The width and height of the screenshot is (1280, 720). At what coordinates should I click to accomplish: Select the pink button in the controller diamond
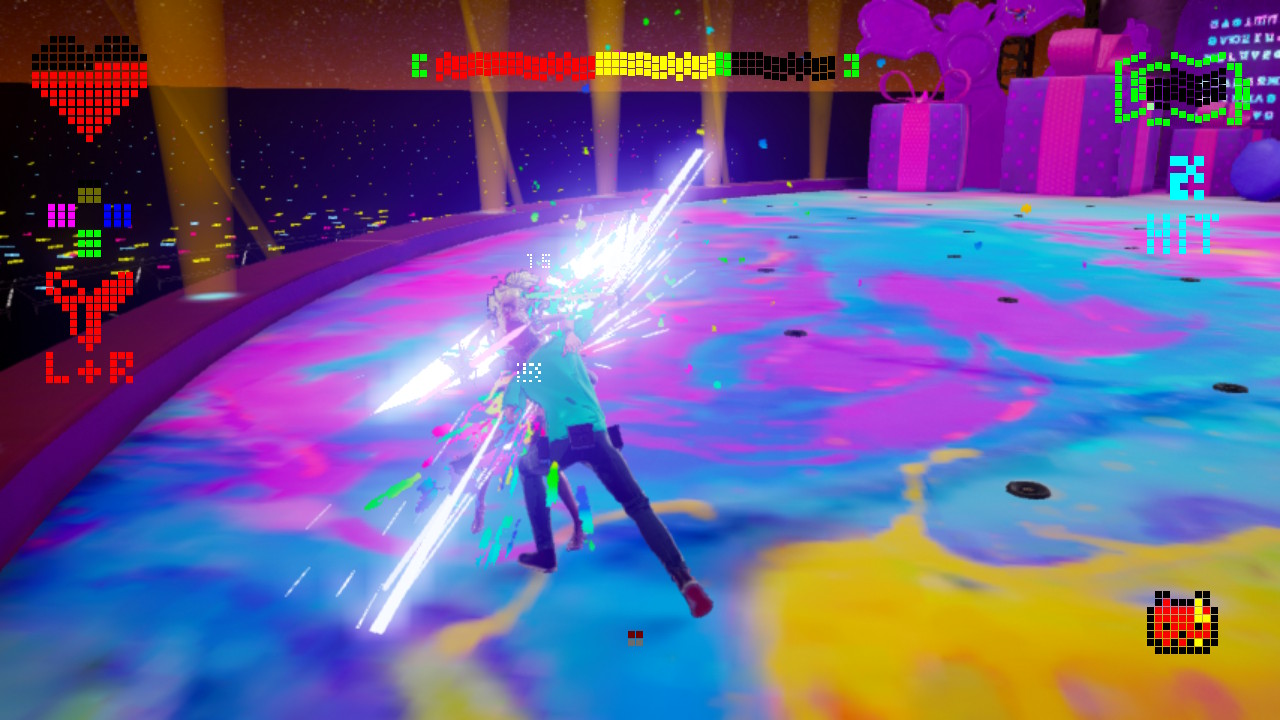tap(62, 215)
